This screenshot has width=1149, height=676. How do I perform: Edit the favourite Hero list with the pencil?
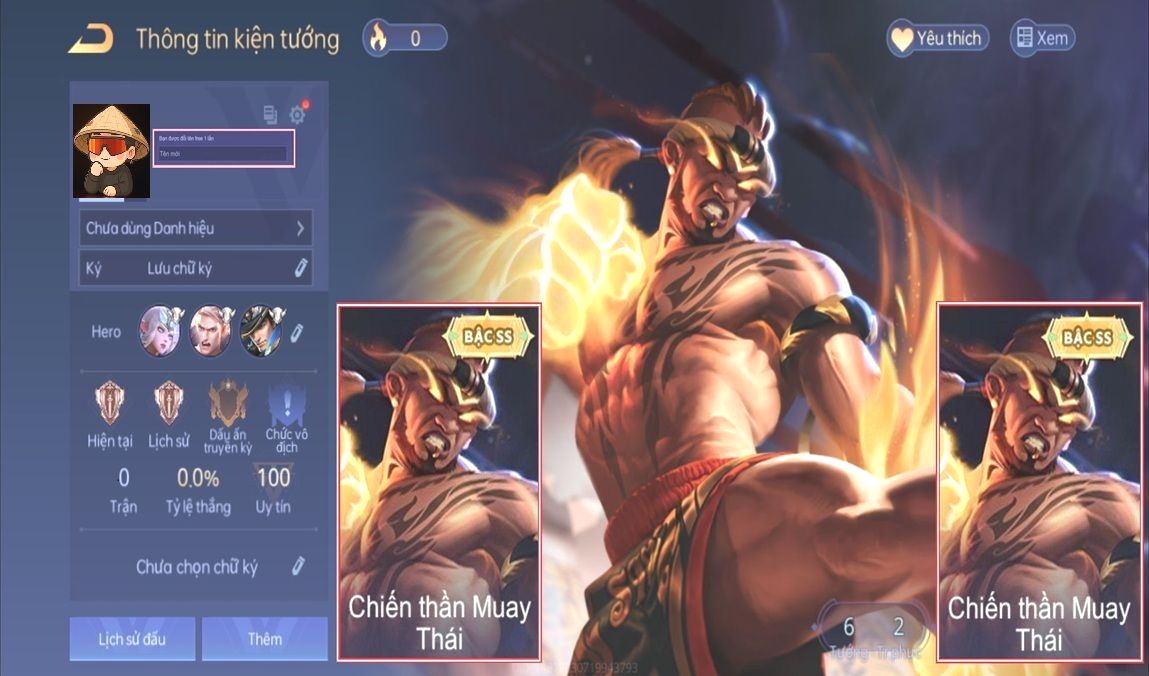(297, 332)
